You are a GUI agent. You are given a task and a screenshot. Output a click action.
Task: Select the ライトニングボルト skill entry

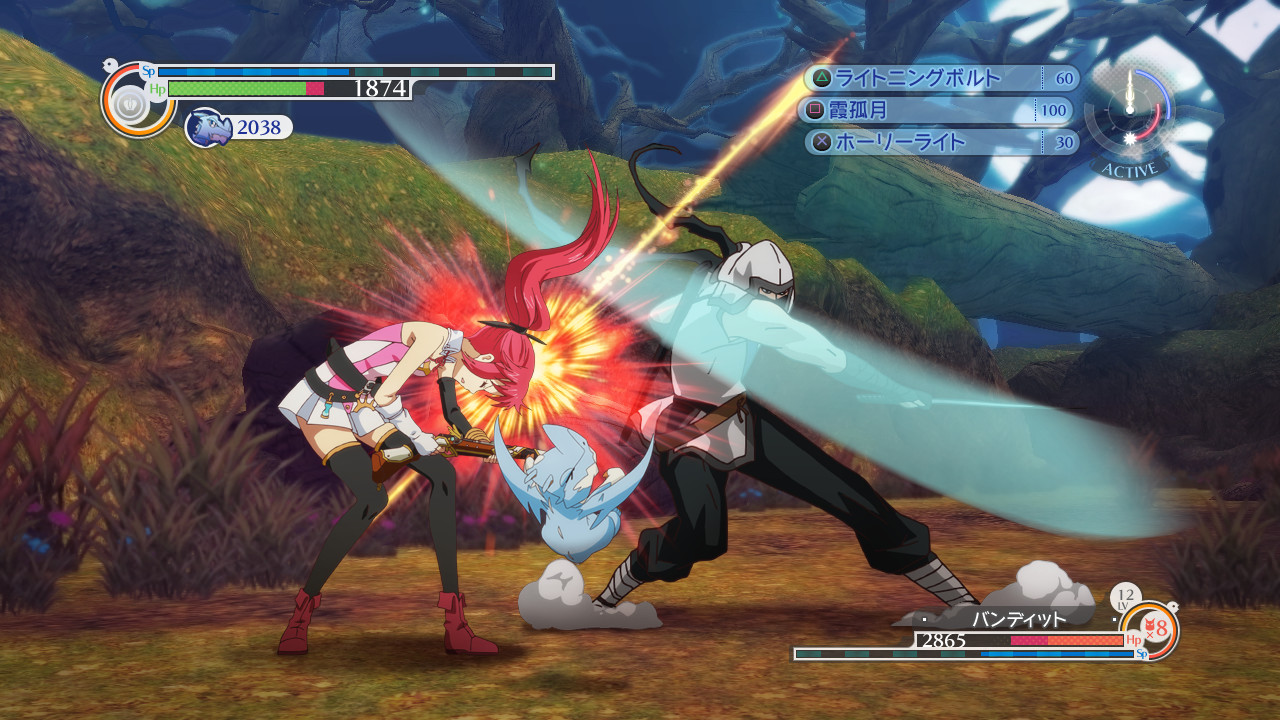pos(938,78)
